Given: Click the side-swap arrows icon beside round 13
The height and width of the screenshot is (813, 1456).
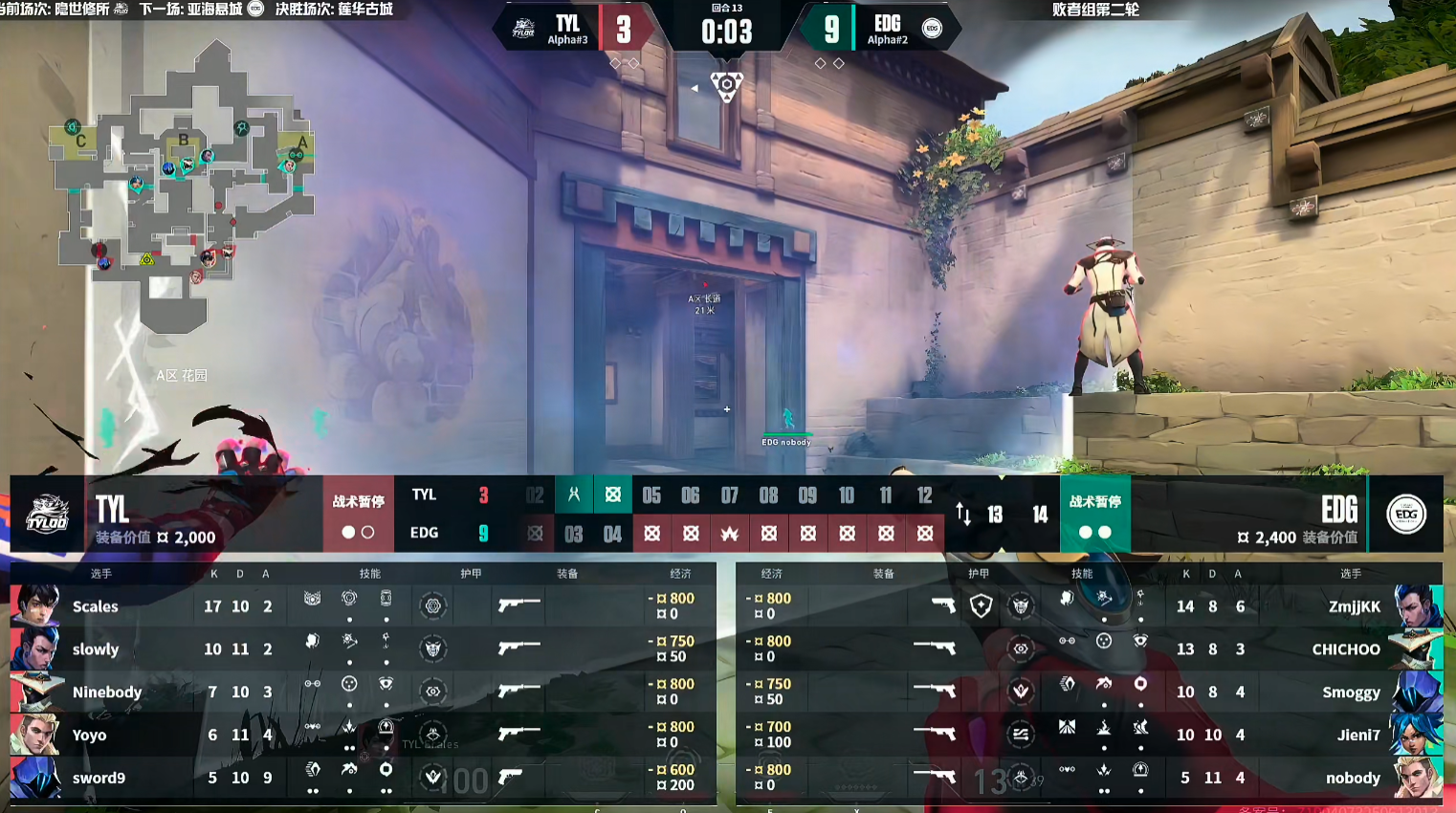Looking at the screenshot, I should (963, 515).
